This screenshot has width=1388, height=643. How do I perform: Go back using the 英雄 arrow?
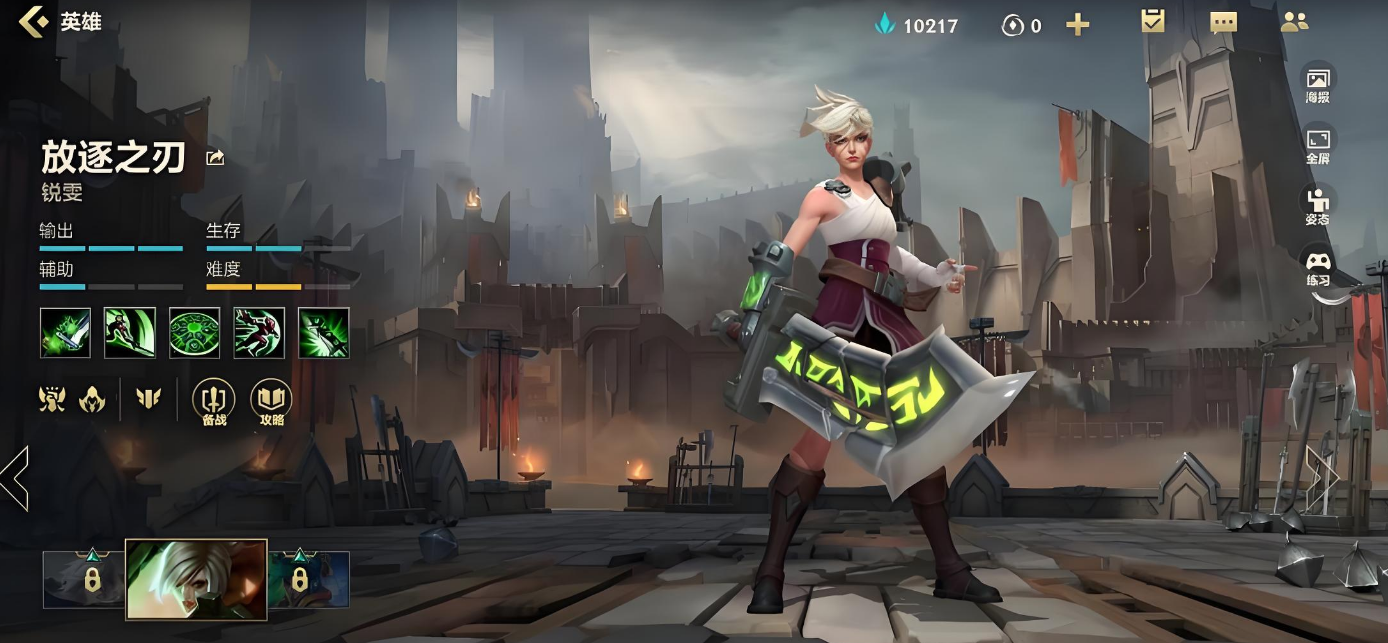tap(34, 22)
